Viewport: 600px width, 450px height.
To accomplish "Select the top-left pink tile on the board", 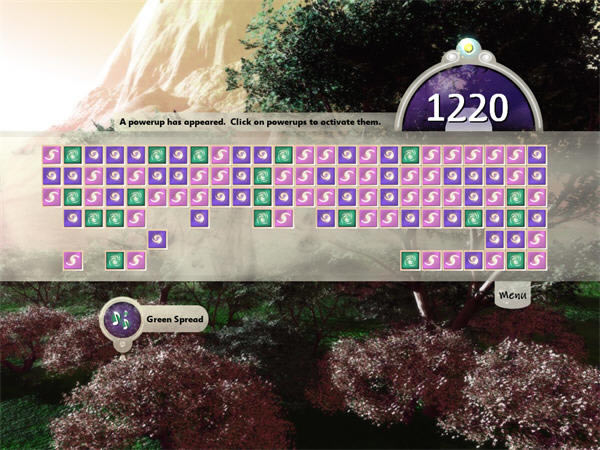I will pyautogui.click(x=52, y=155).
